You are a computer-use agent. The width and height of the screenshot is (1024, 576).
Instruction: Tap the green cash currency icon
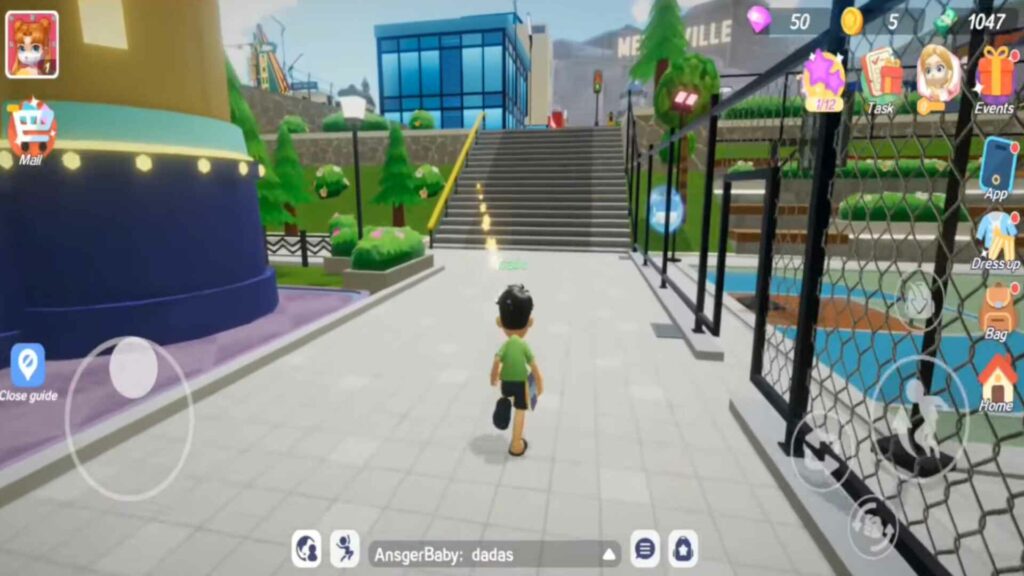(x=945, y=20)
